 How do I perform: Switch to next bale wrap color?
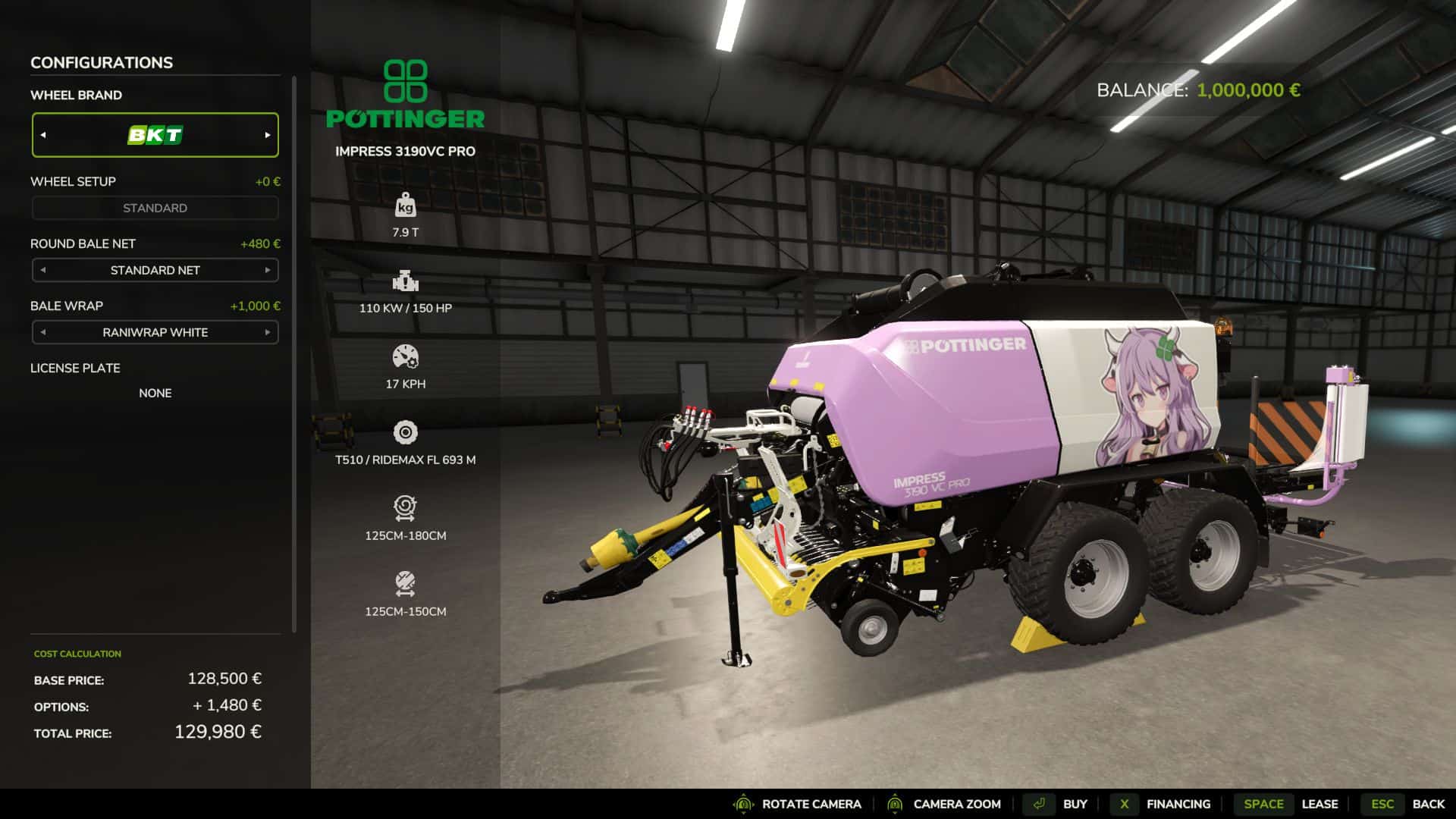pos(267,332)
